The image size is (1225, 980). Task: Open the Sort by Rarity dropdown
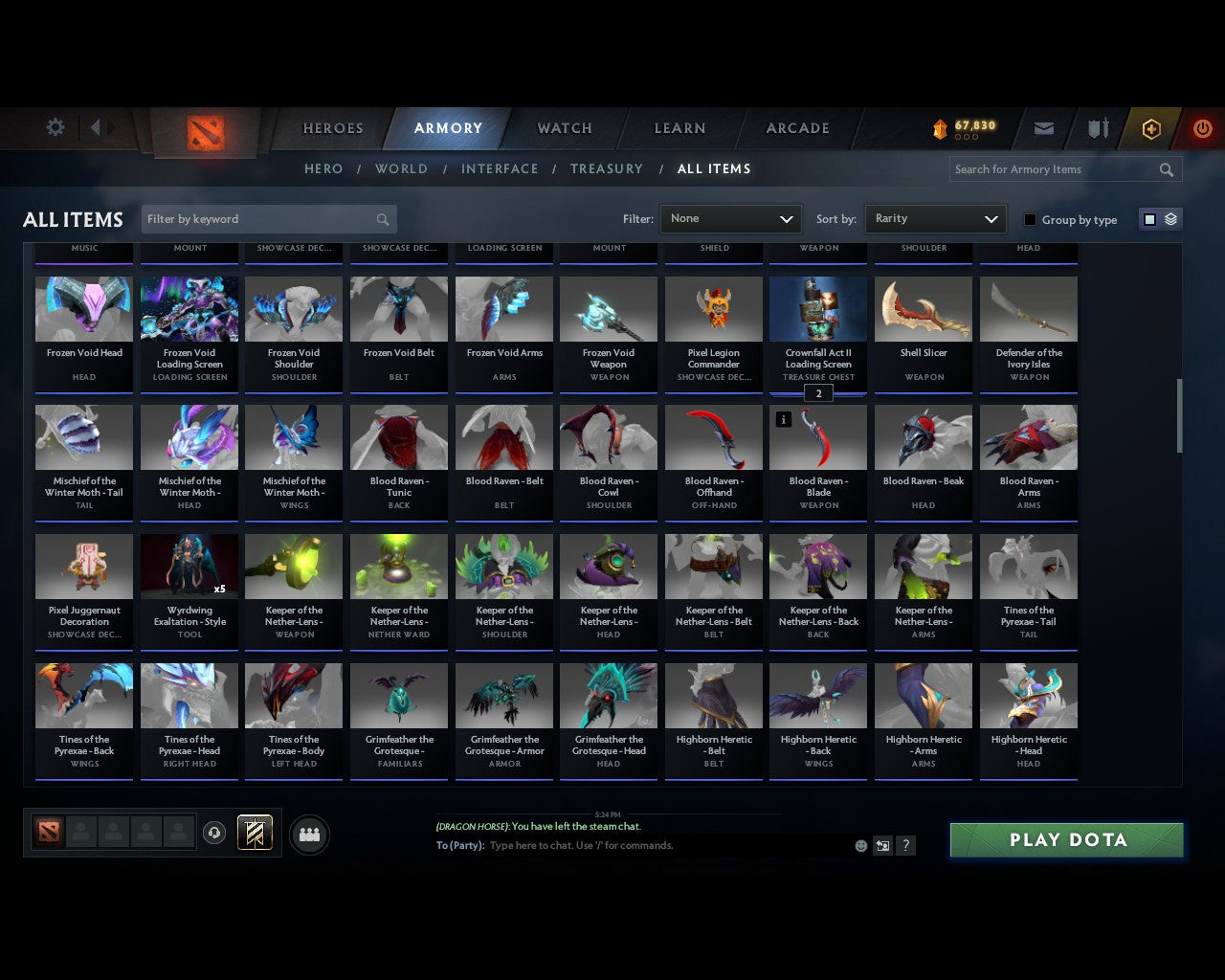pyautogui.click(x=936, y=218)
